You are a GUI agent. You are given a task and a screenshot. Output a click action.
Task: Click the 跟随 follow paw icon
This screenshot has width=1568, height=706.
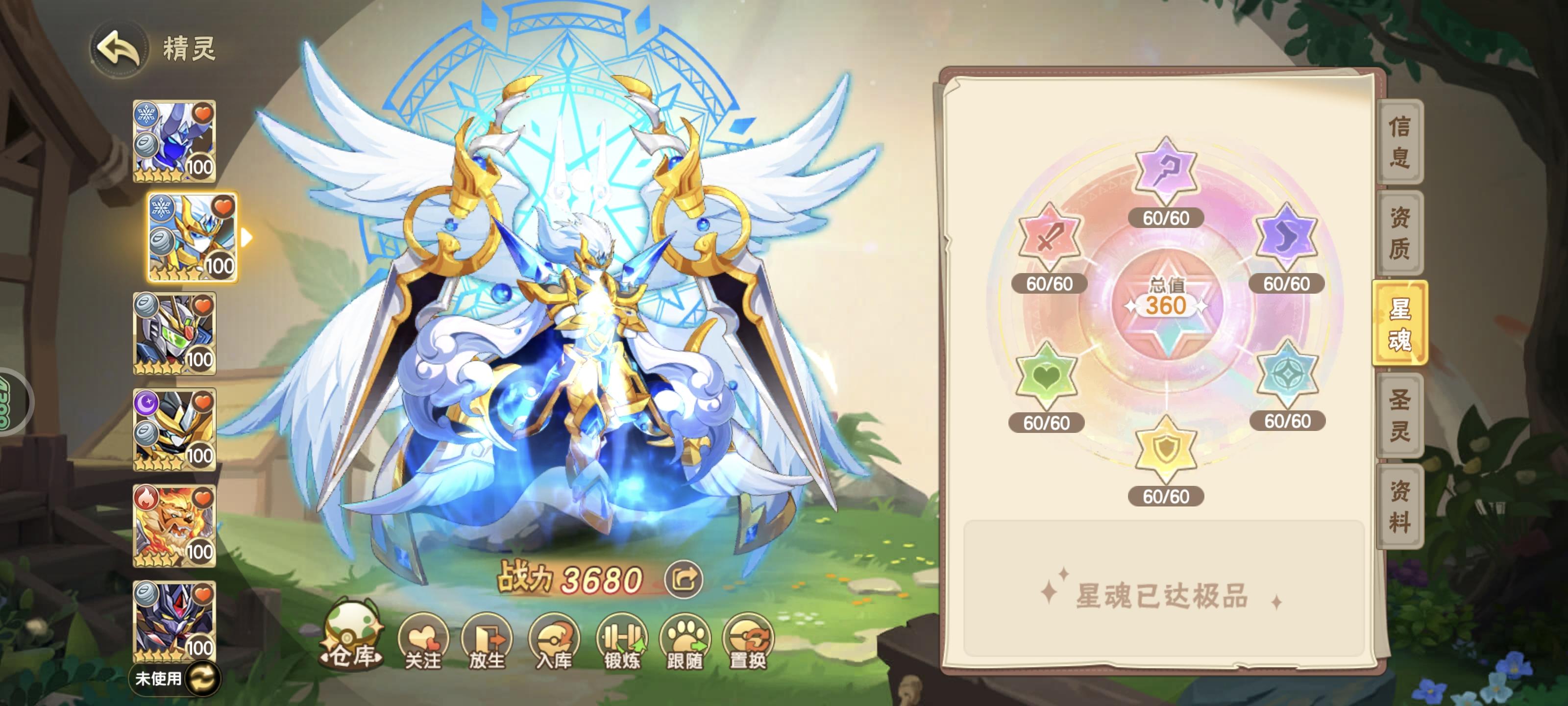pyautogui.click(x=688, y=641)
